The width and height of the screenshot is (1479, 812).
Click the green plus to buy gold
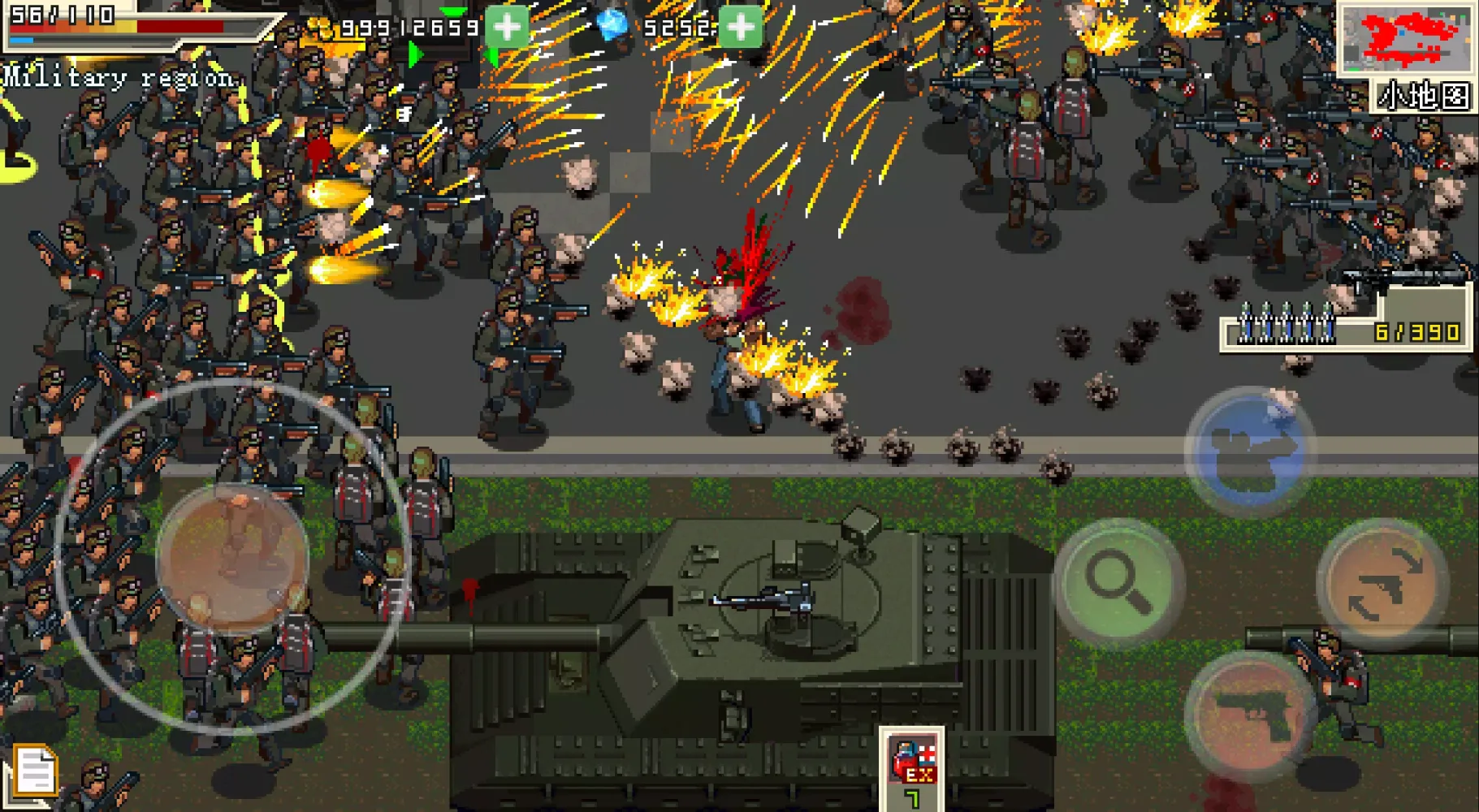pos(506,25)
